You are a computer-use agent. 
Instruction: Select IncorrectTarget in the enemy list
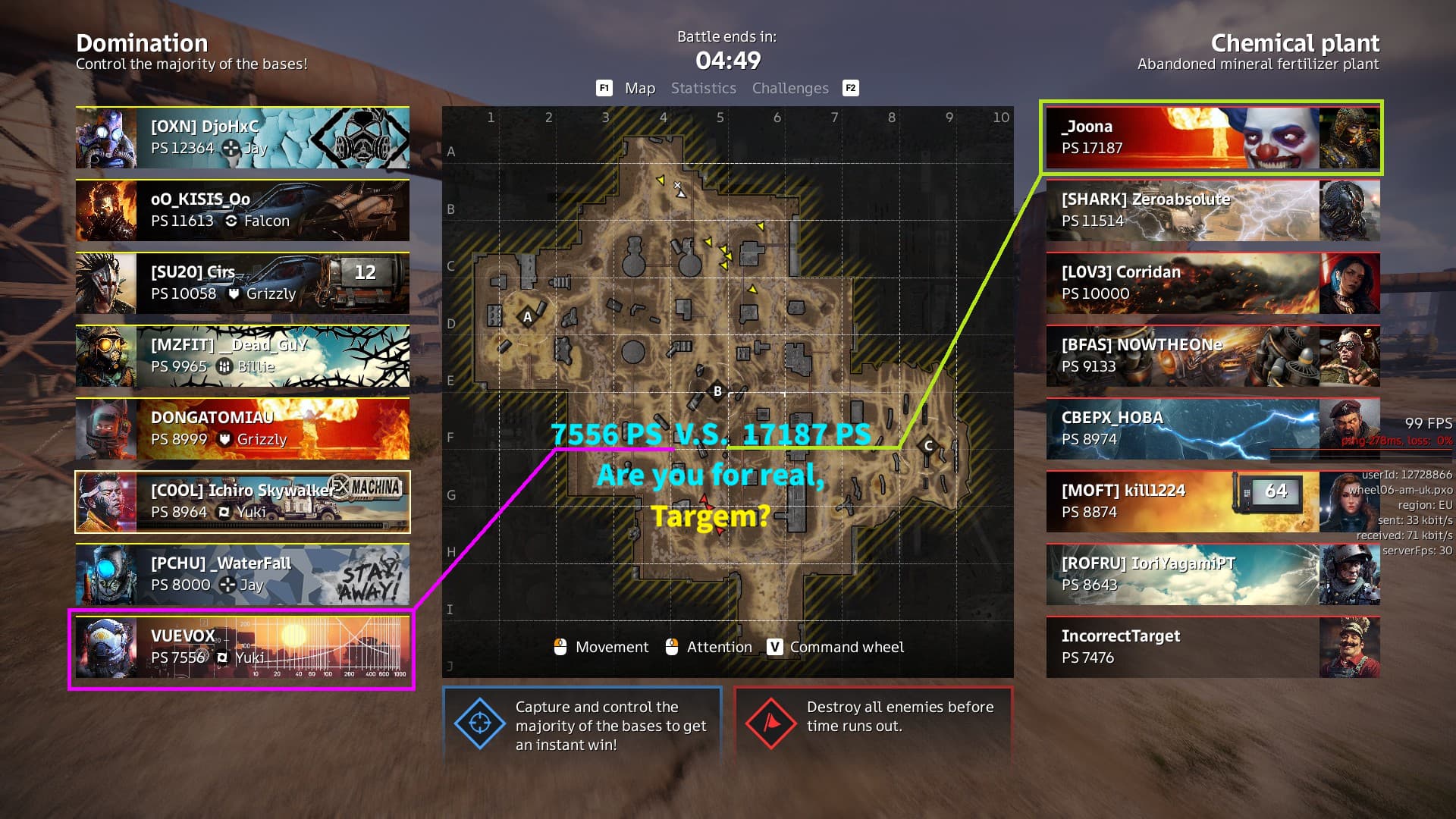point(1212,647)
